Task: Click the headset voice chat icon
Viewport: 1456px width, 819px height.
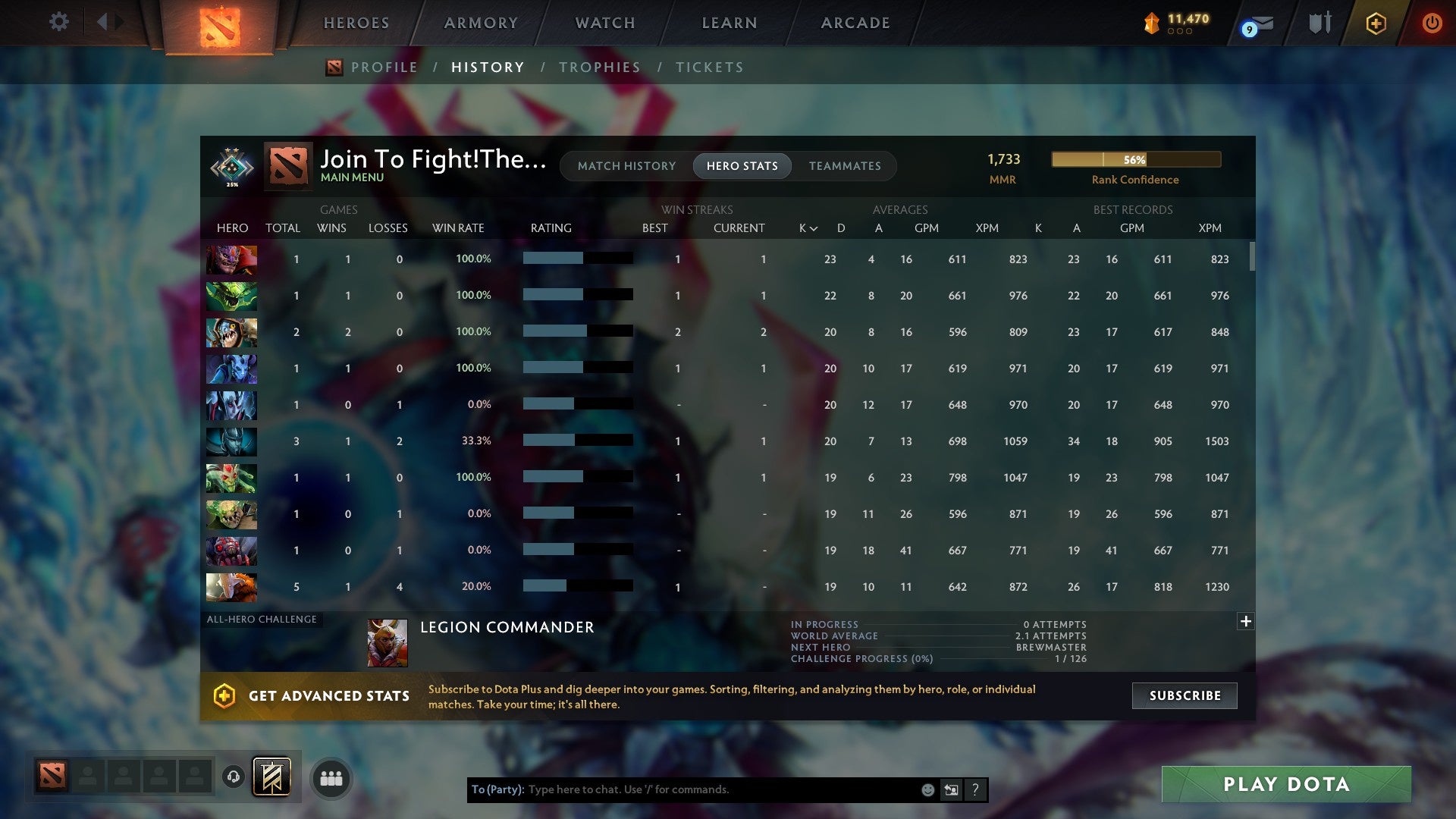Action: 234,777
